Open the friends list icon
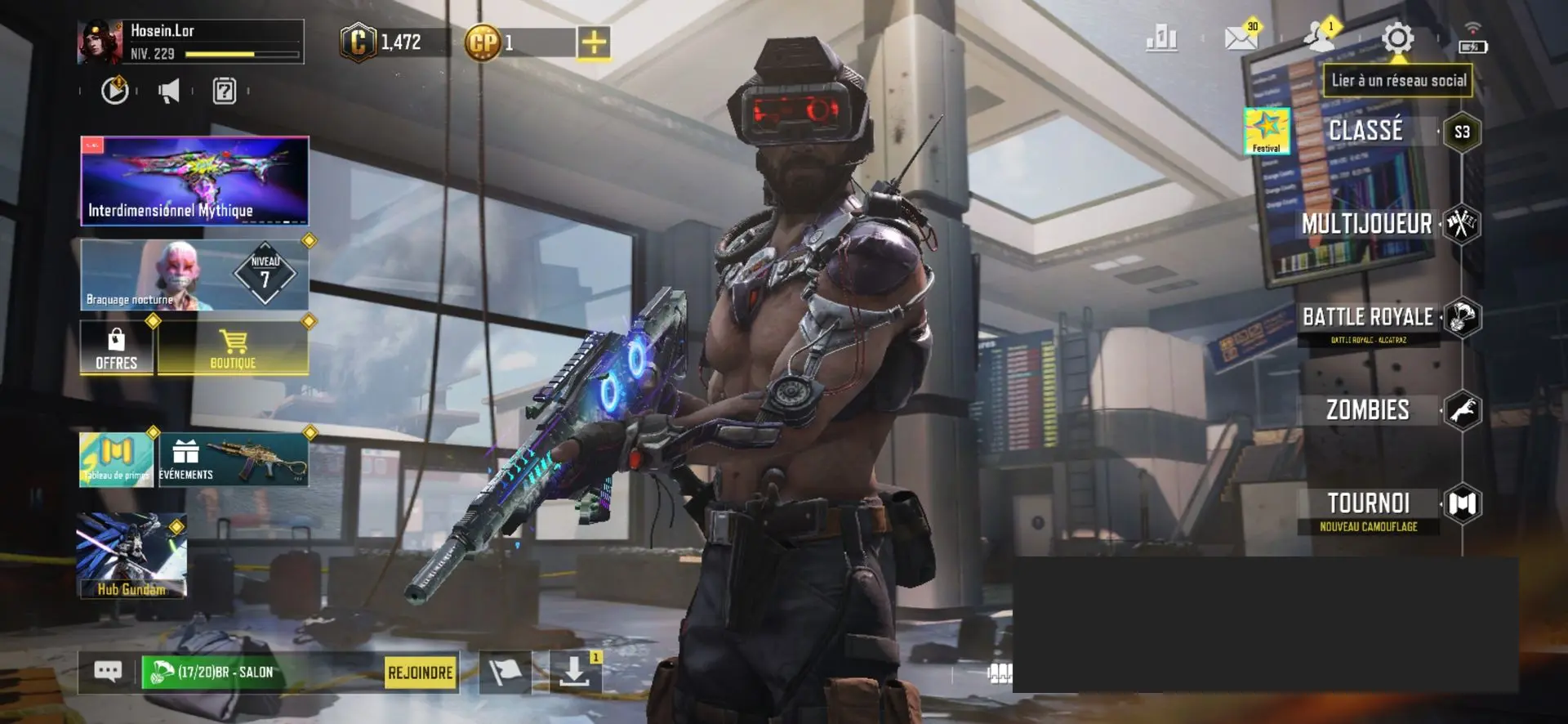The height and width of the screenshot is (724, 1568). pyautogui.click(x=1318, y=37)
